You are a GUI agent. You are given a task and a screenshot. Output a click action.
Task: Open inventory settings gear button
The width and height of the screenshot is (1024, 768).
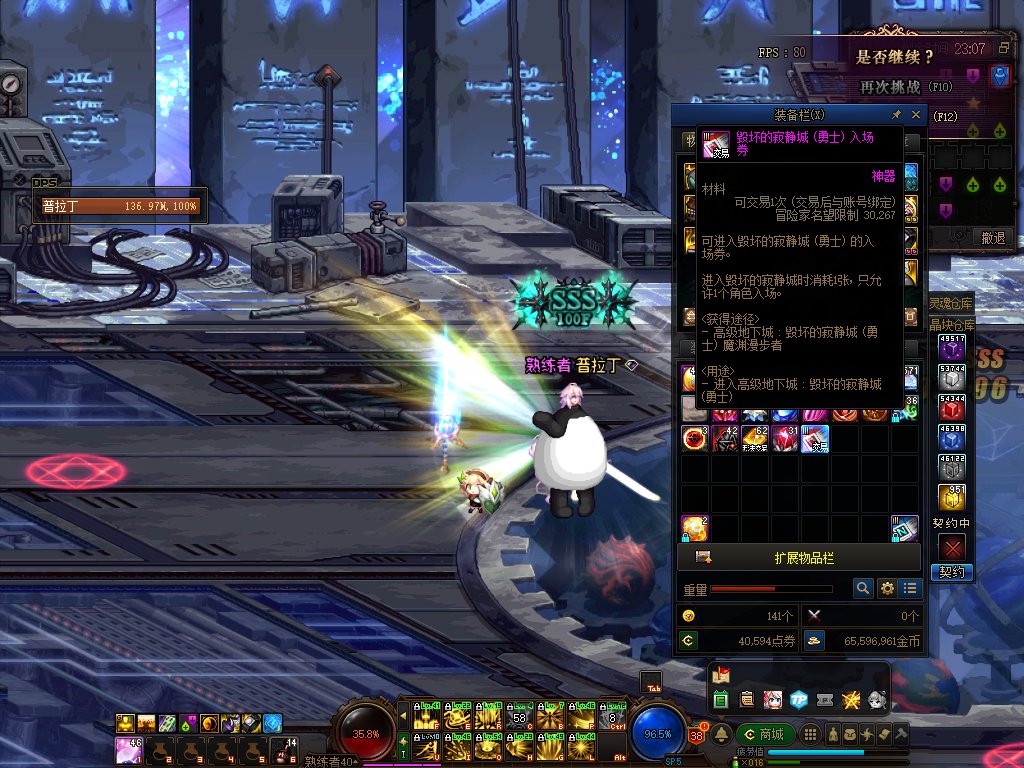(x=886, y=589)
